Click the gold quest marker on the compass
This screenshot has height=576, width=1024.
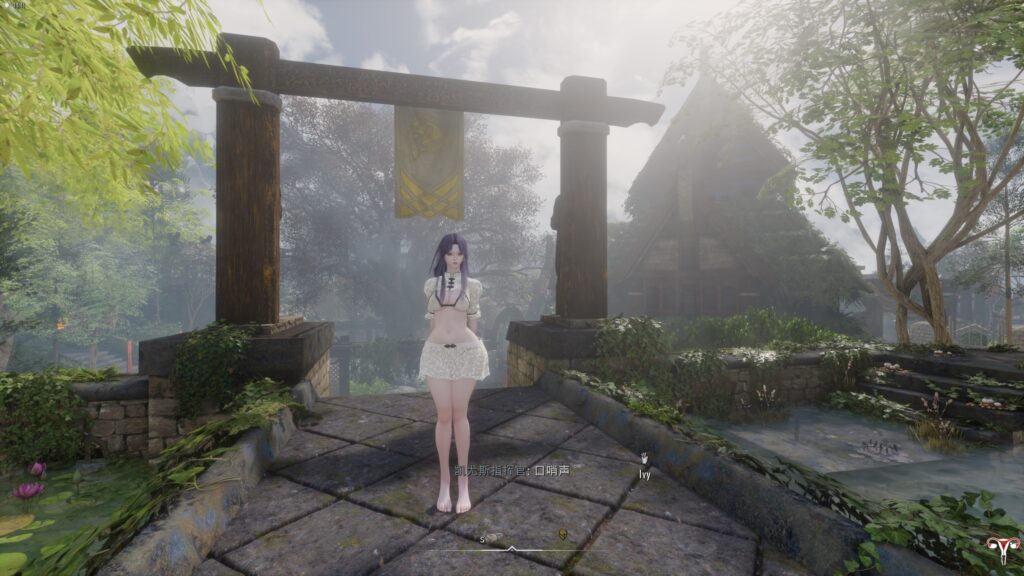[x=563, y=535]
